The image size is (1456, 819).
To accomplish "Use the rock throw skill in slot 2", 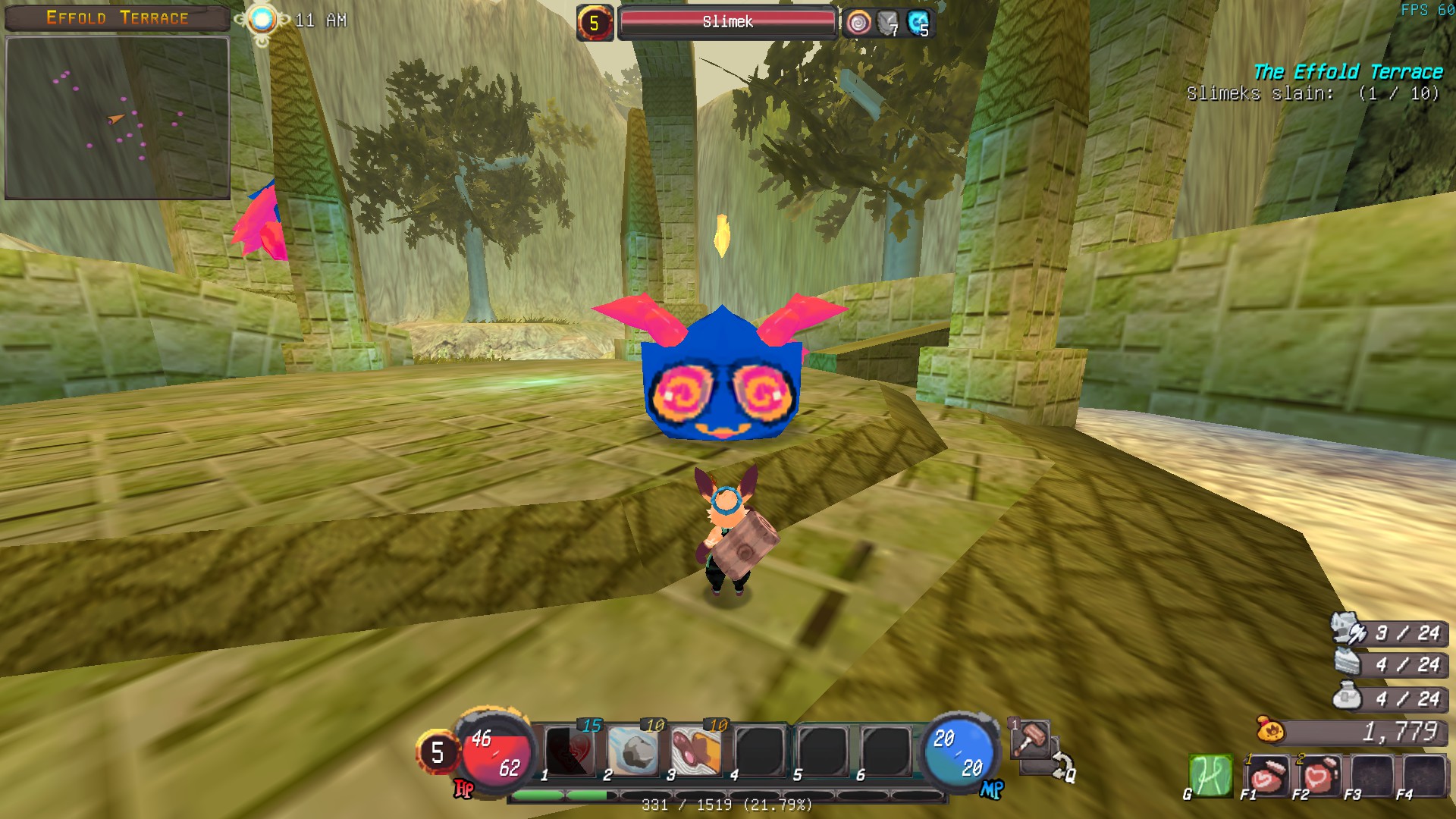I will tap(634, 751).
